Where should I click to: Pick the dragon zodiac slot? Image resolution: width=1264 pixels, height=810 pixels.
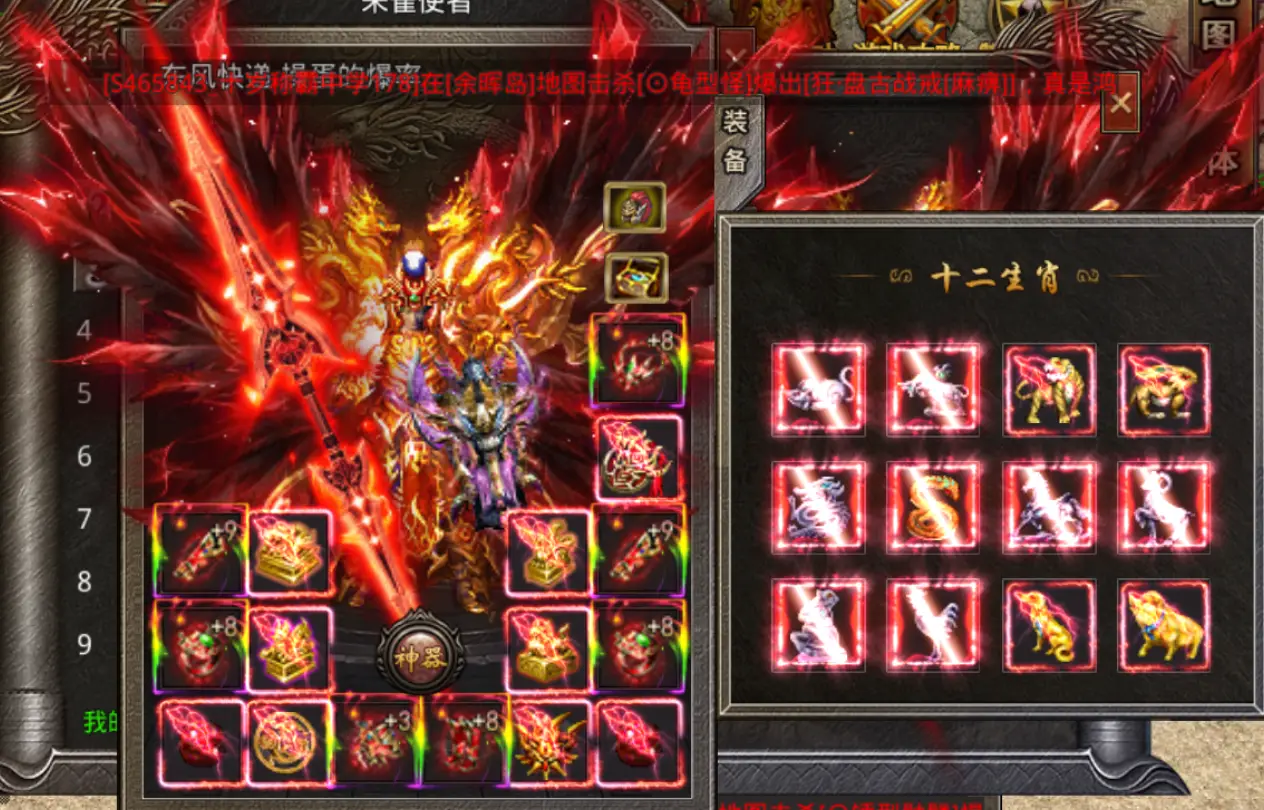tap(818, 507)
